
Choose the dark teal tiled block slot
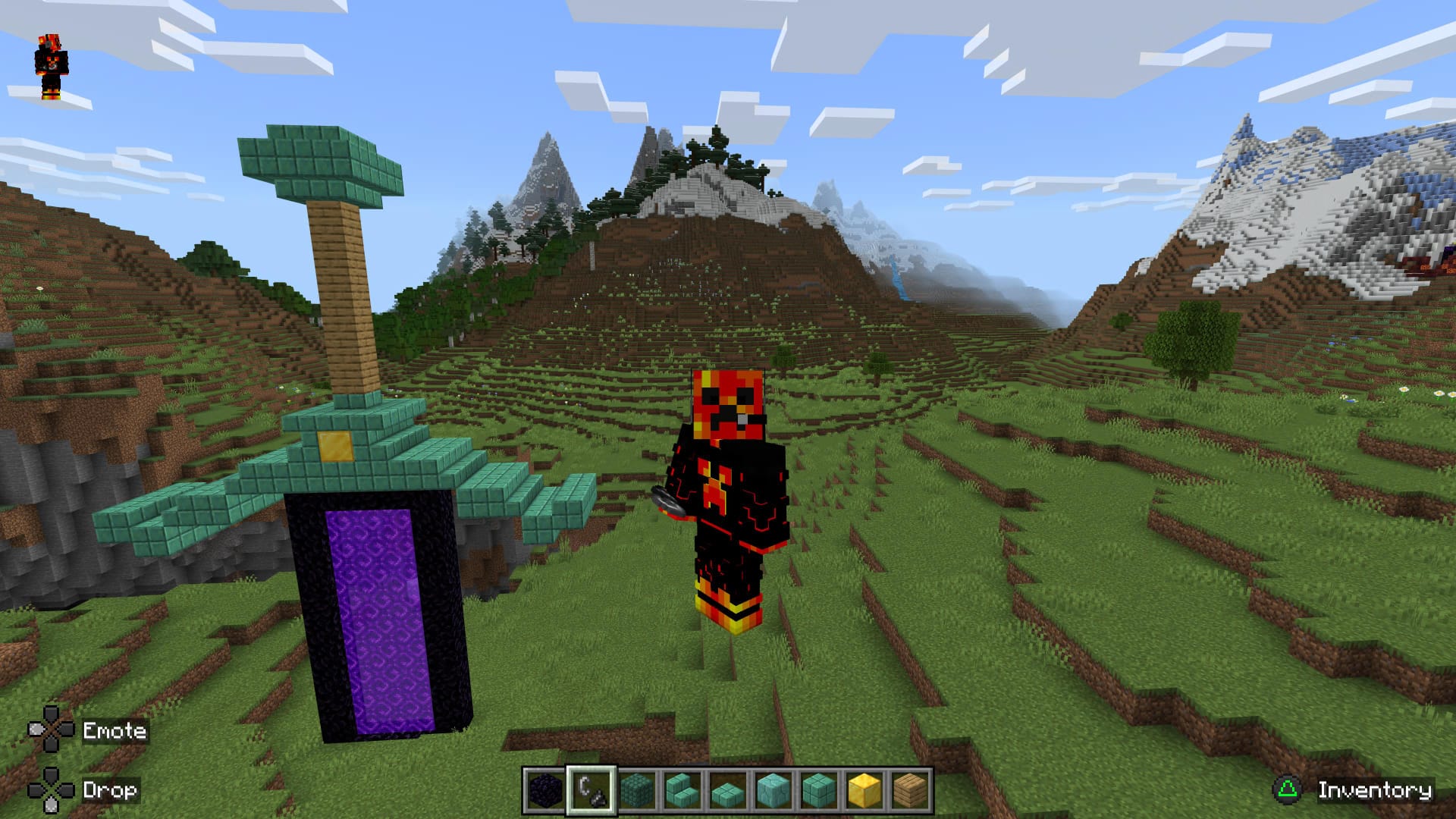pos(636,791)
